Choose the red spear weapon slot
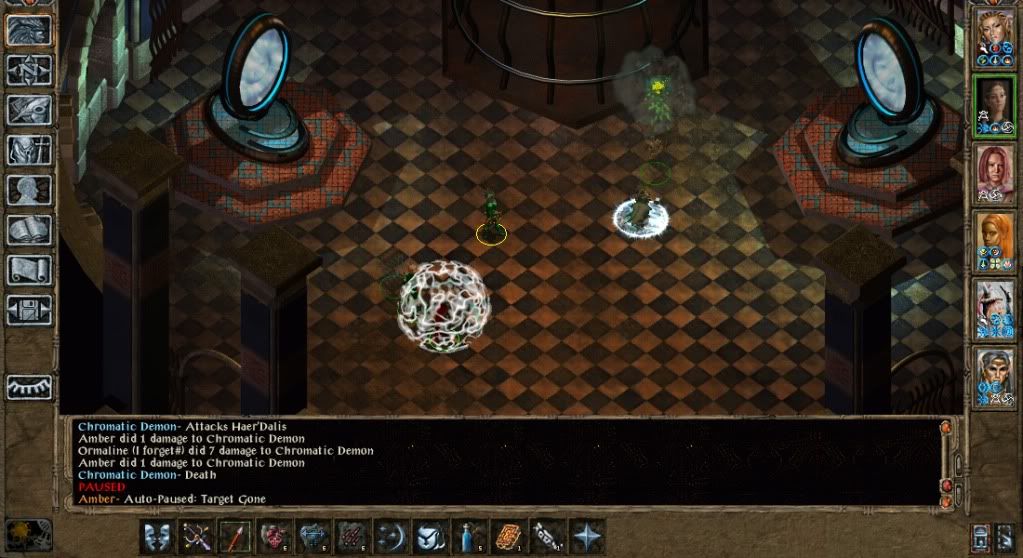 click(x=235, y=536)
